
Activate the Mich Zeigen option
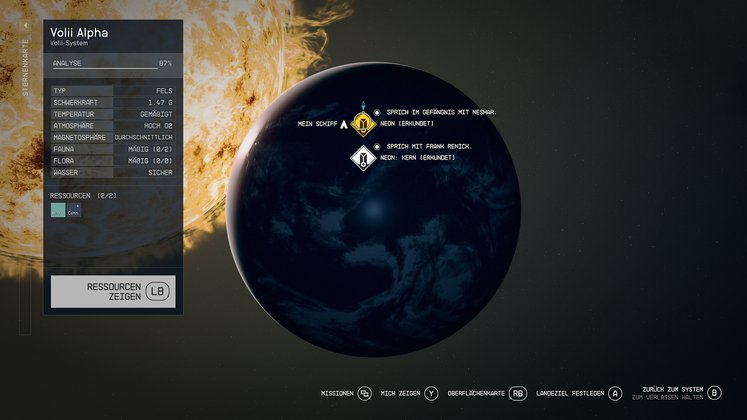tap(410, 393)
